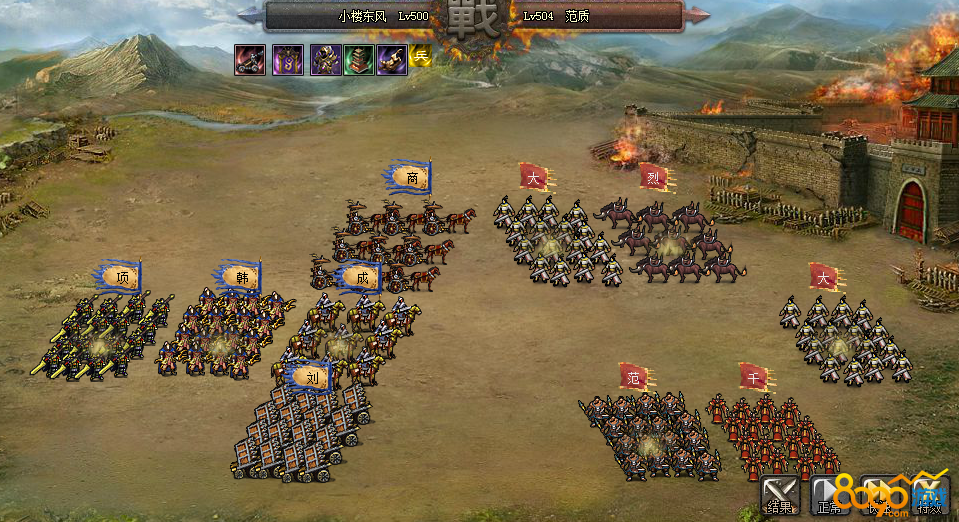This screenshot has height=522, width=959.
Task: Set playback to normal speed (正常)
Action: click(x=830, y=495)
